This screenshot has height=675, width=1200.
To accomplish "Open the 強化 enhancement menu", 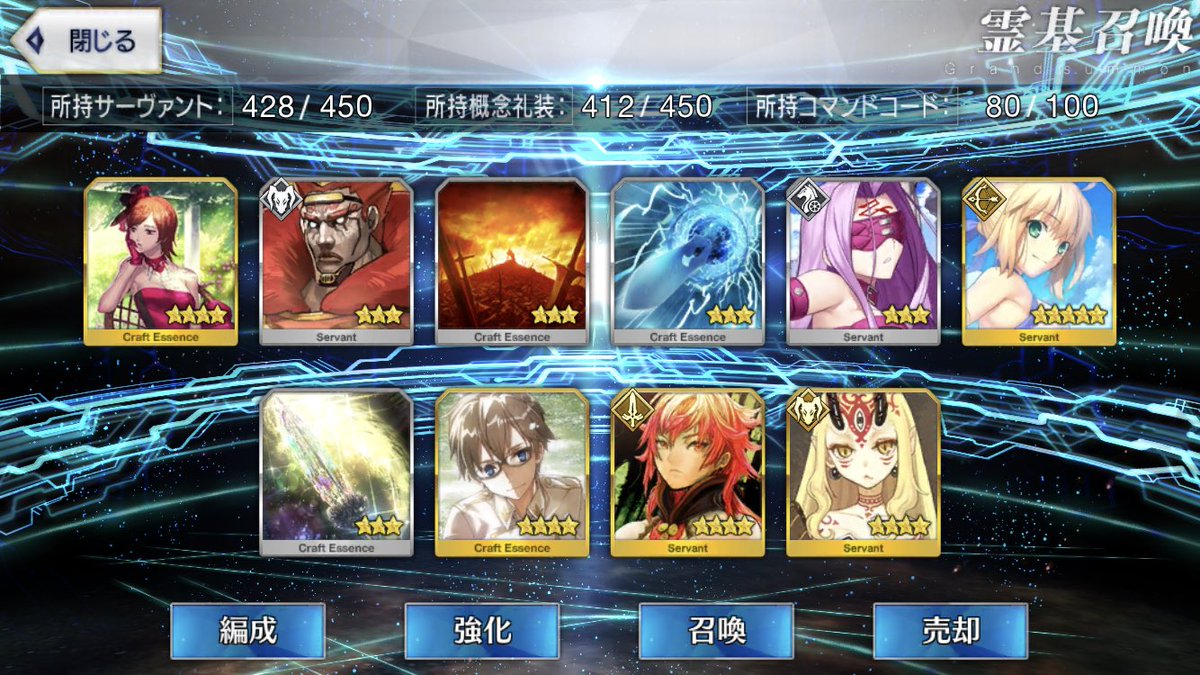I will (481, 630).
